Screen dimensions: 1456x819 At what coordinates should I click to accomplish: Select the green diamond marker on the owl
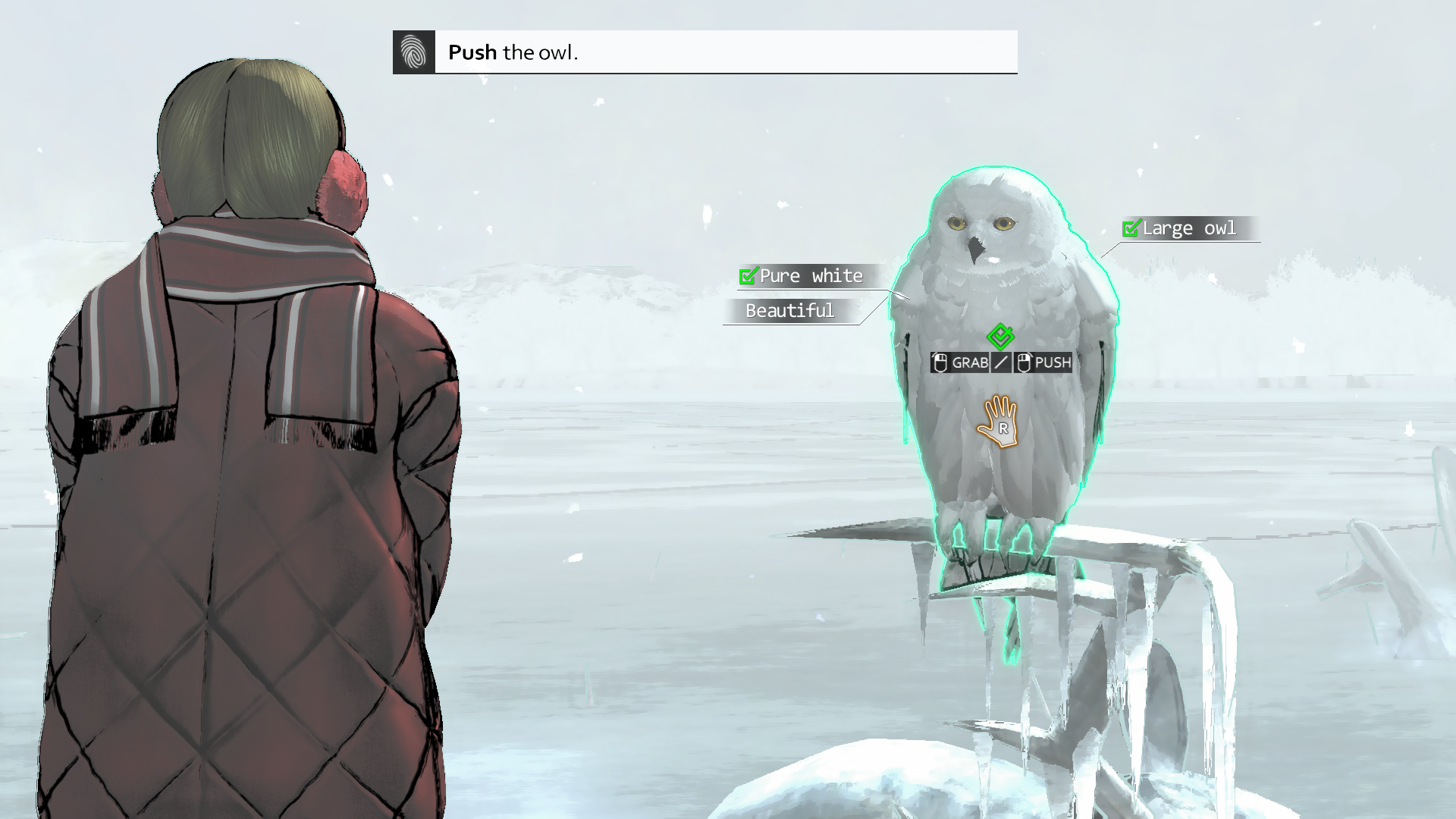point(1000,335)
